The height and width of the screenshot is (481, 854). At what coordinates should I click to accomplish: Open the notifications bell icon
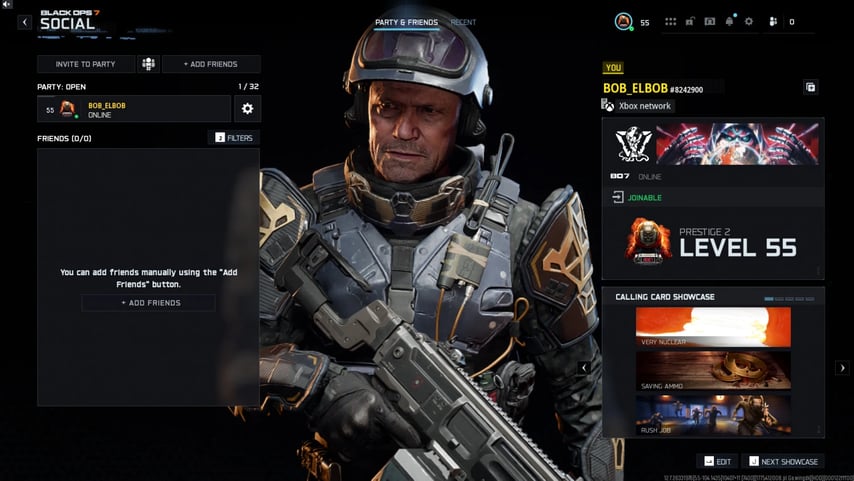[x=730, y=21]
